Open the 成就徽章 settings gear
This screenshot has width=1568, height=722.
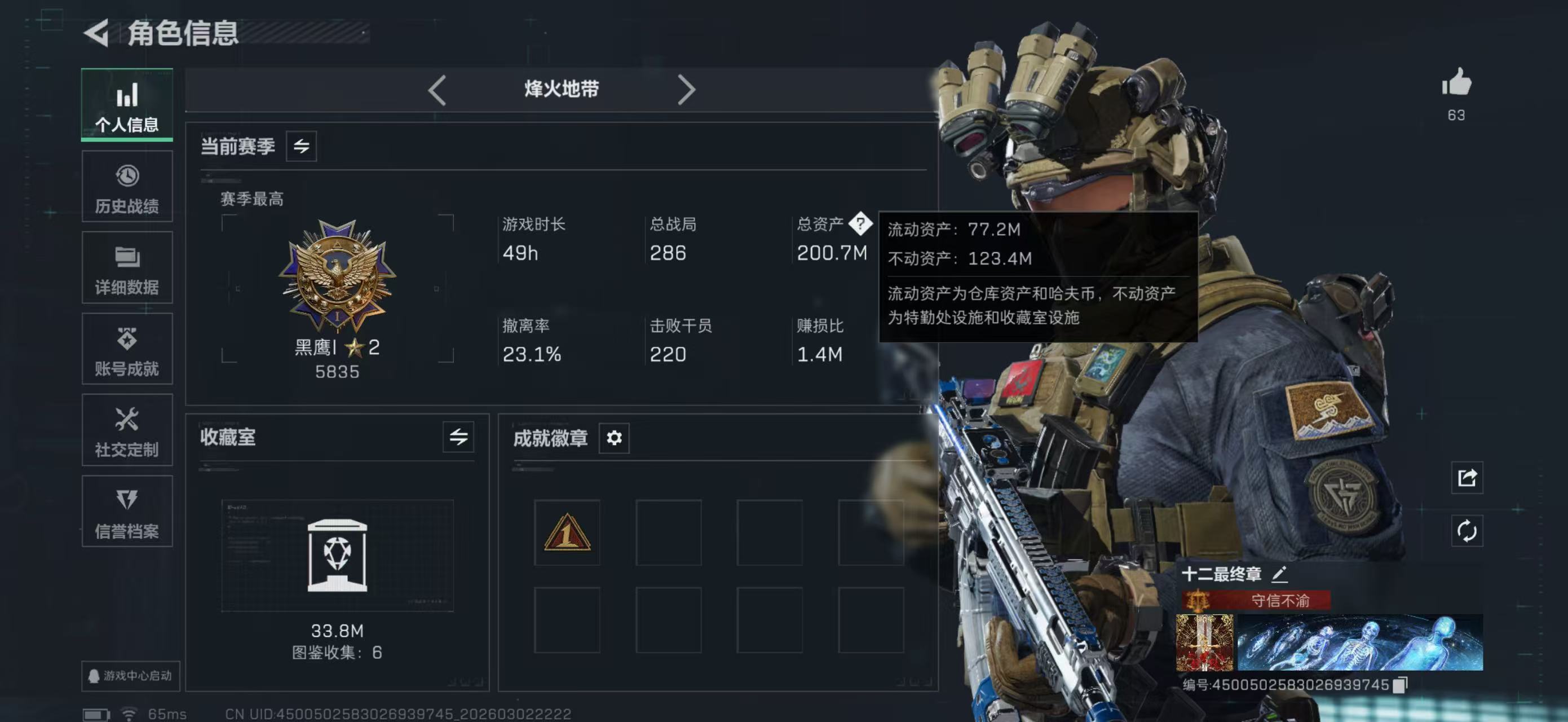click(x=614, y=438)
